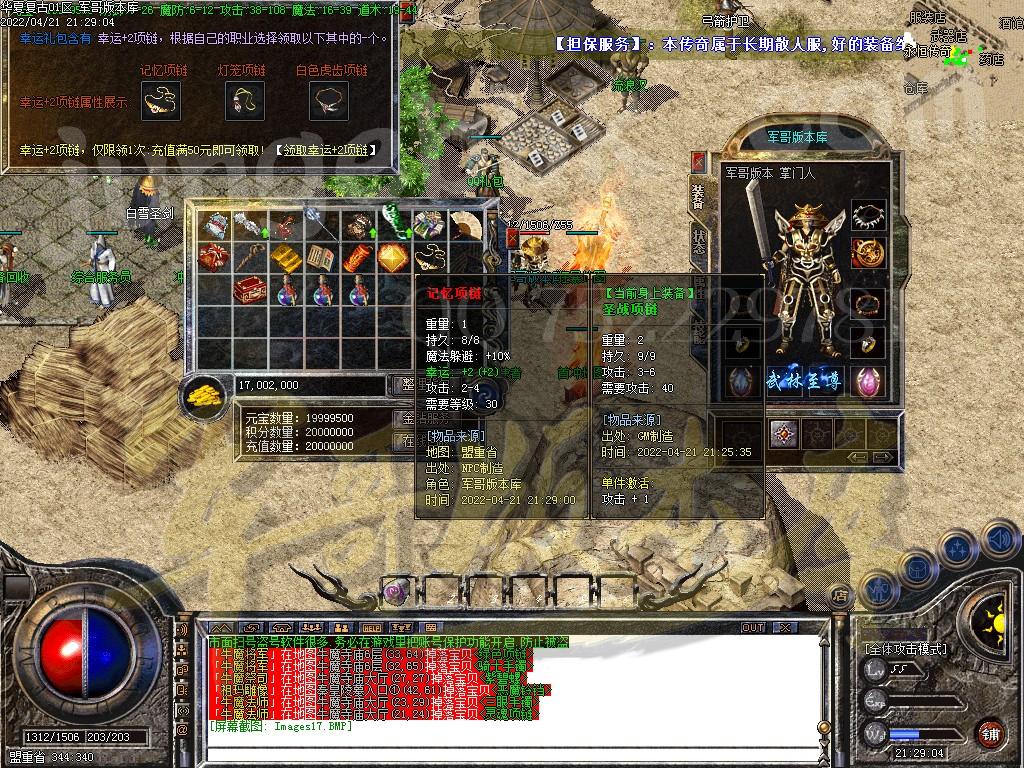Image resolution: width=1024 pixels, height=768 pixels.
Task: Select the orange gem item in the bag
Action: tap(393, 258)
